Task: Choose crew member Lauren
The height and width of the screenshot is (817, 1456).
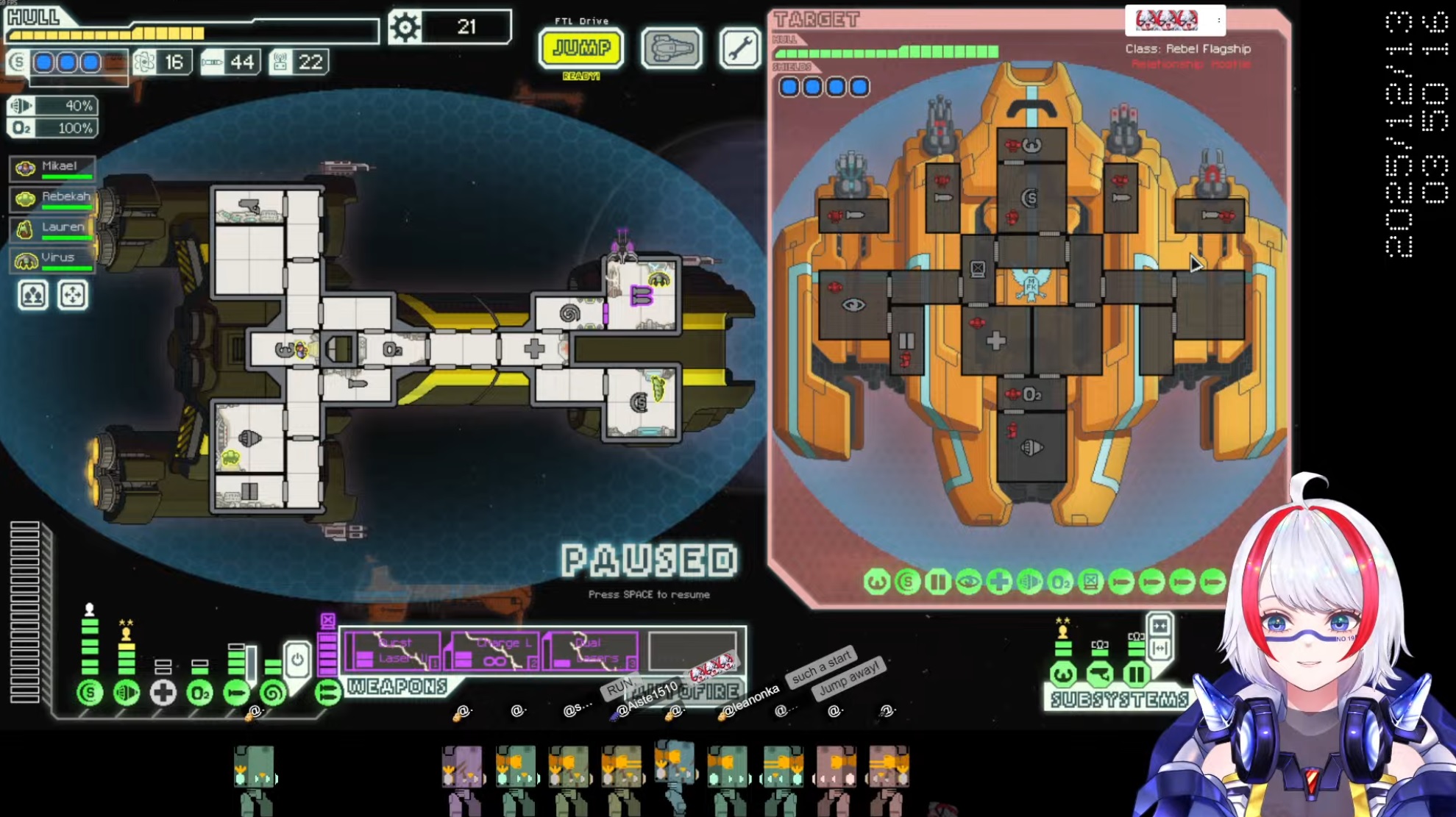Action: [x=53, y=229]
